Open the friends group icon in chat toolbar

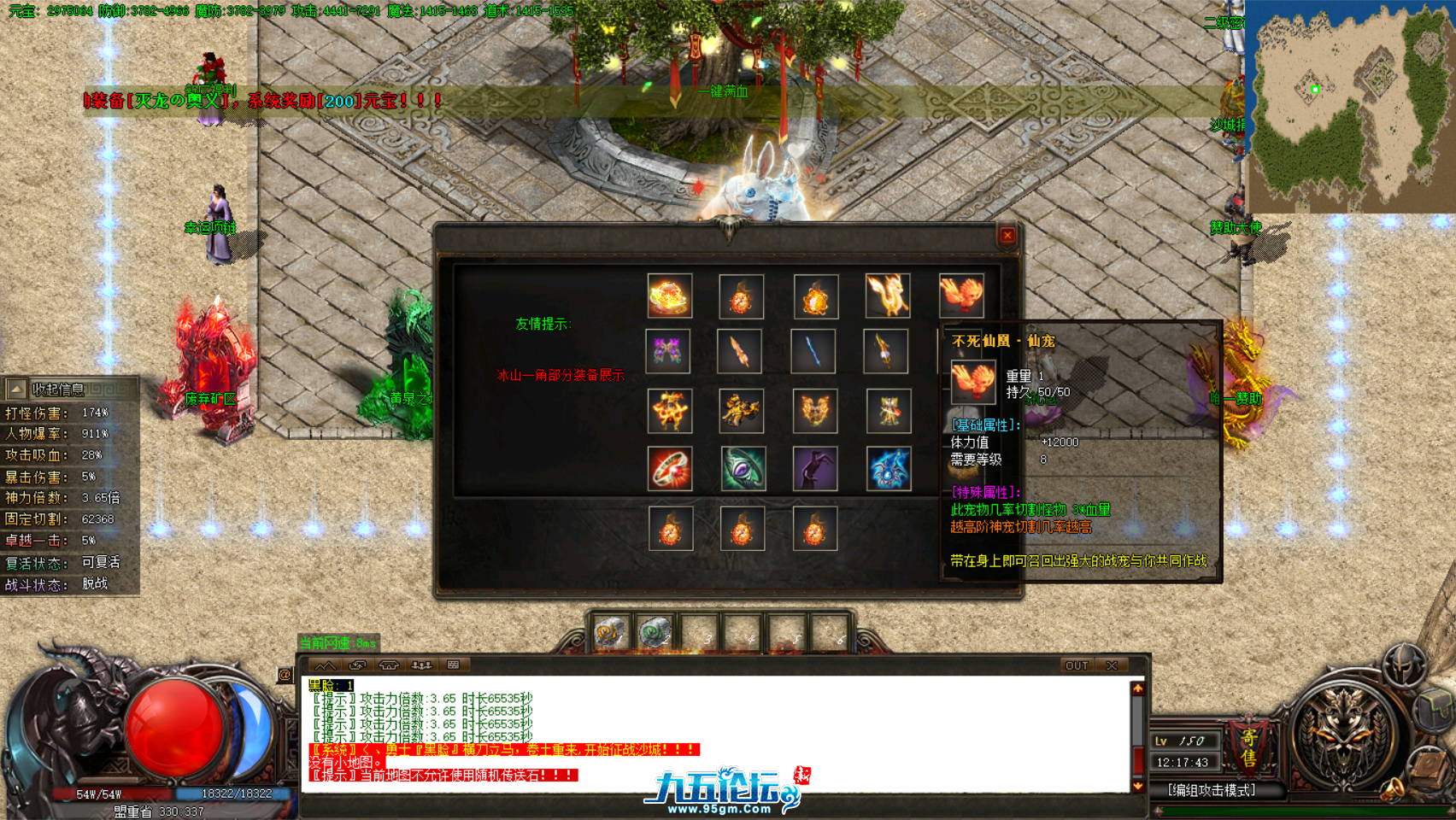click(x=422, y=665)
